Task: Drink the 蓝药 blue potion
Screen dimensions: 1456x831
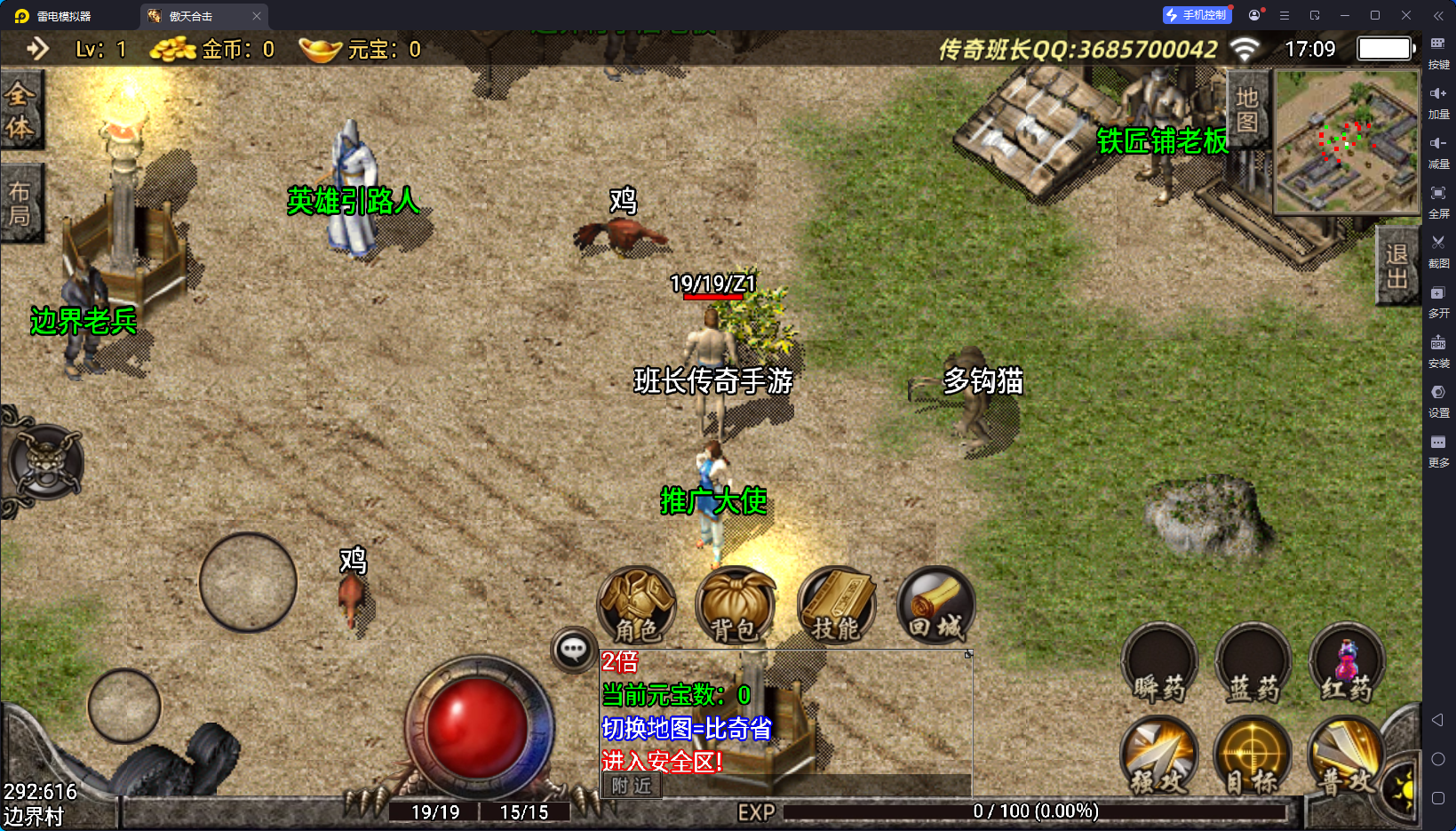Action: (x=1253, y=664)
